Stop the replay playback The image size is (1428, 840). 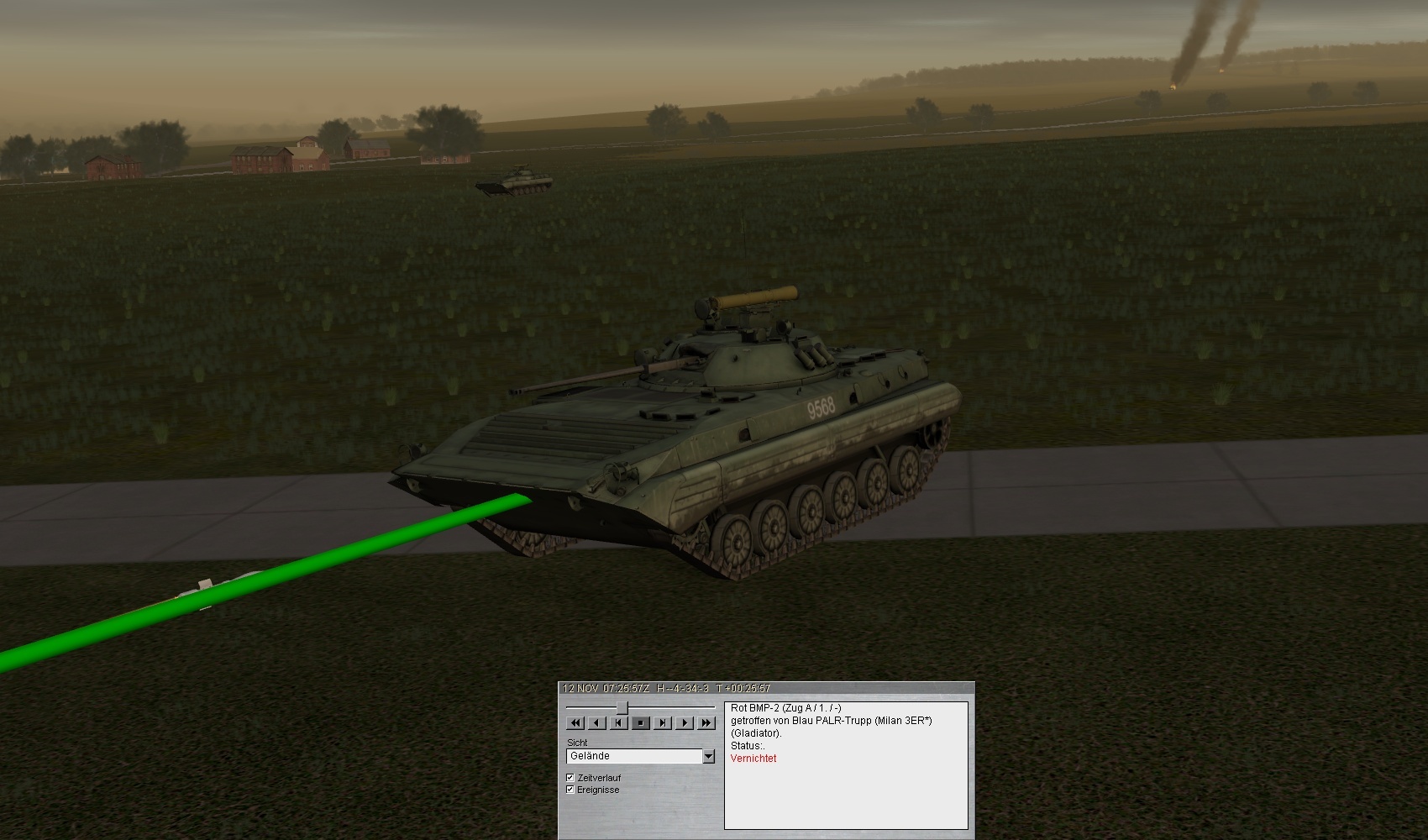coord(641,722)
